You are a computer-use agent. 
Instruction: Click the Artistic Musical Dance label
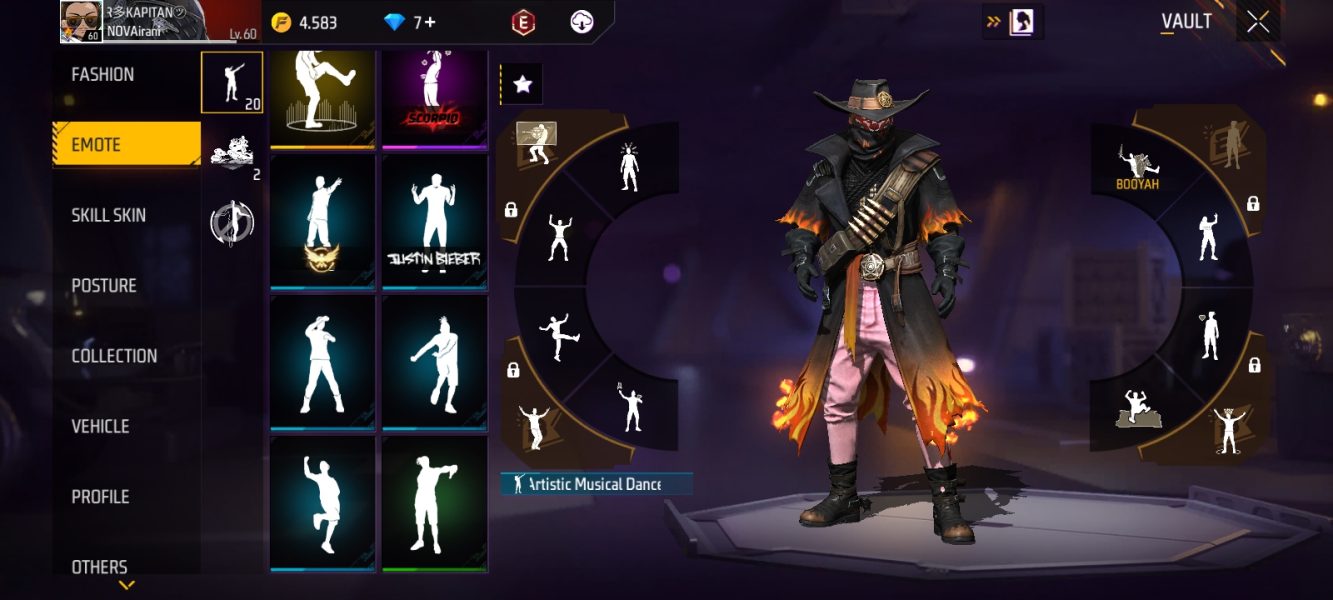pos(596,485)
